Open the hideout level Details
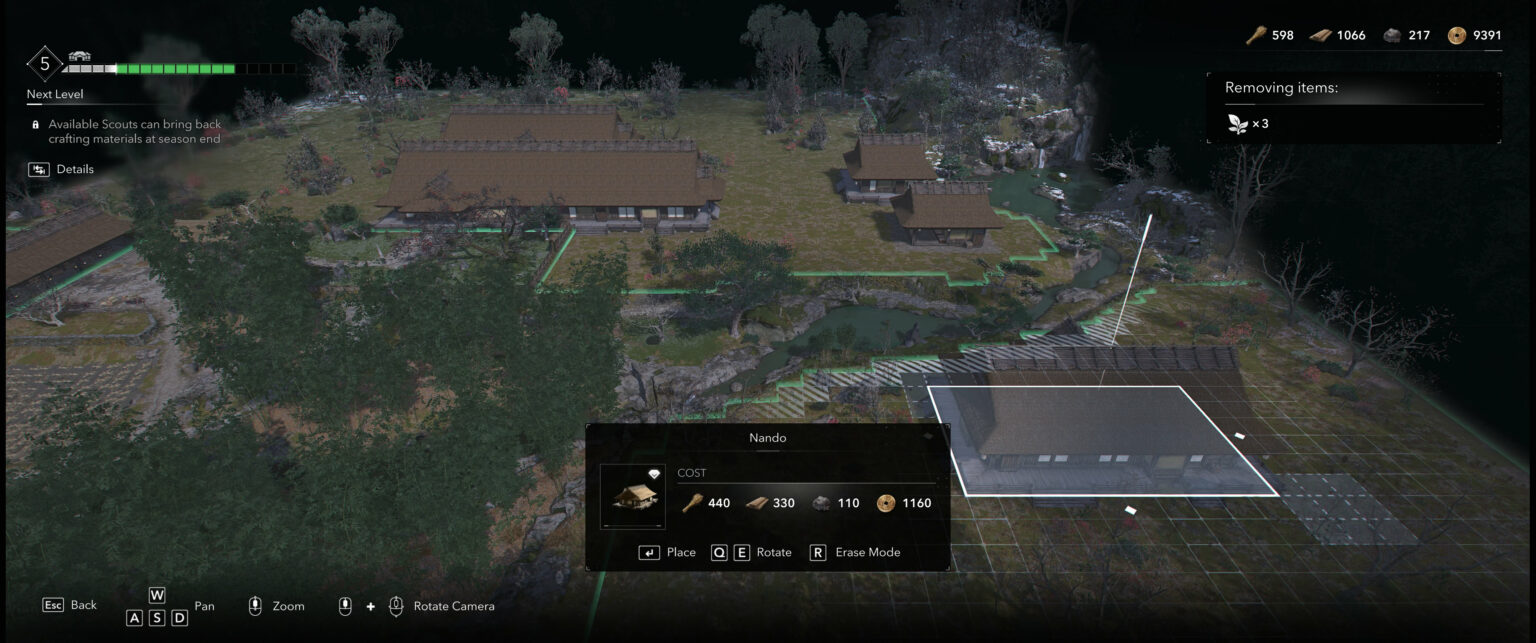 coord(62,170)
